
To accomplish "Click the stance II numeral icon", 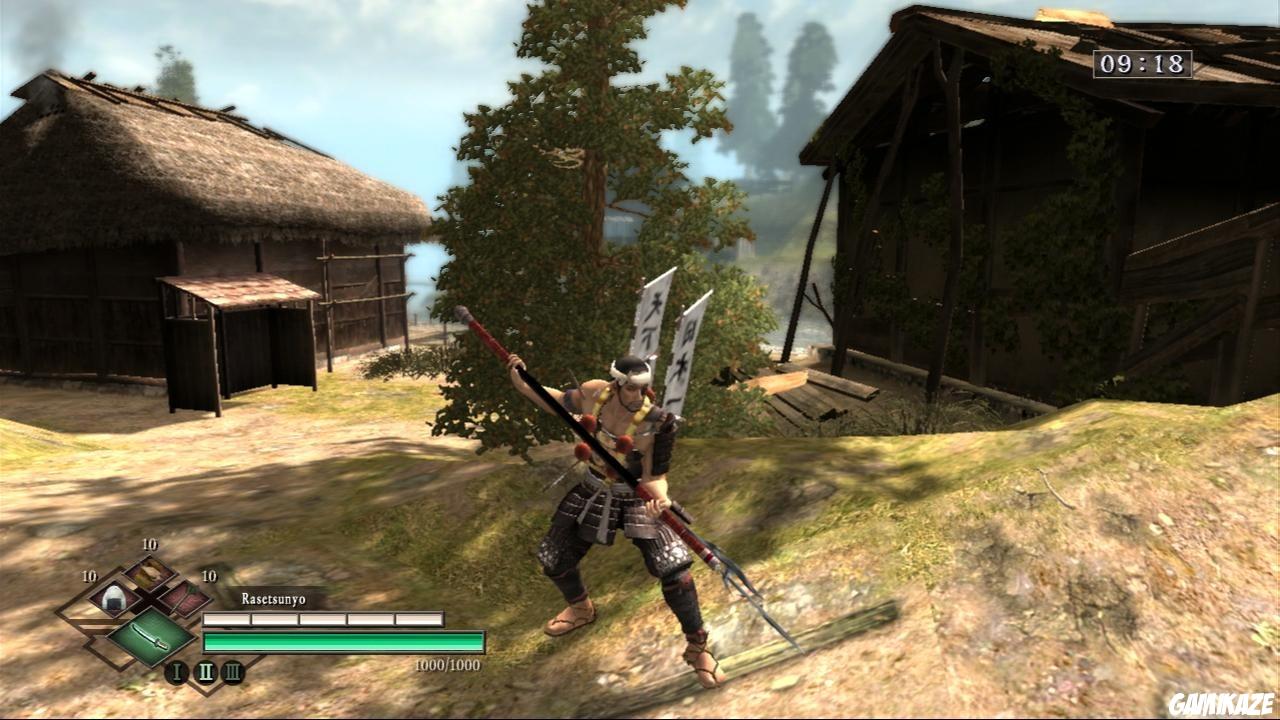I will tap(206, 671).
